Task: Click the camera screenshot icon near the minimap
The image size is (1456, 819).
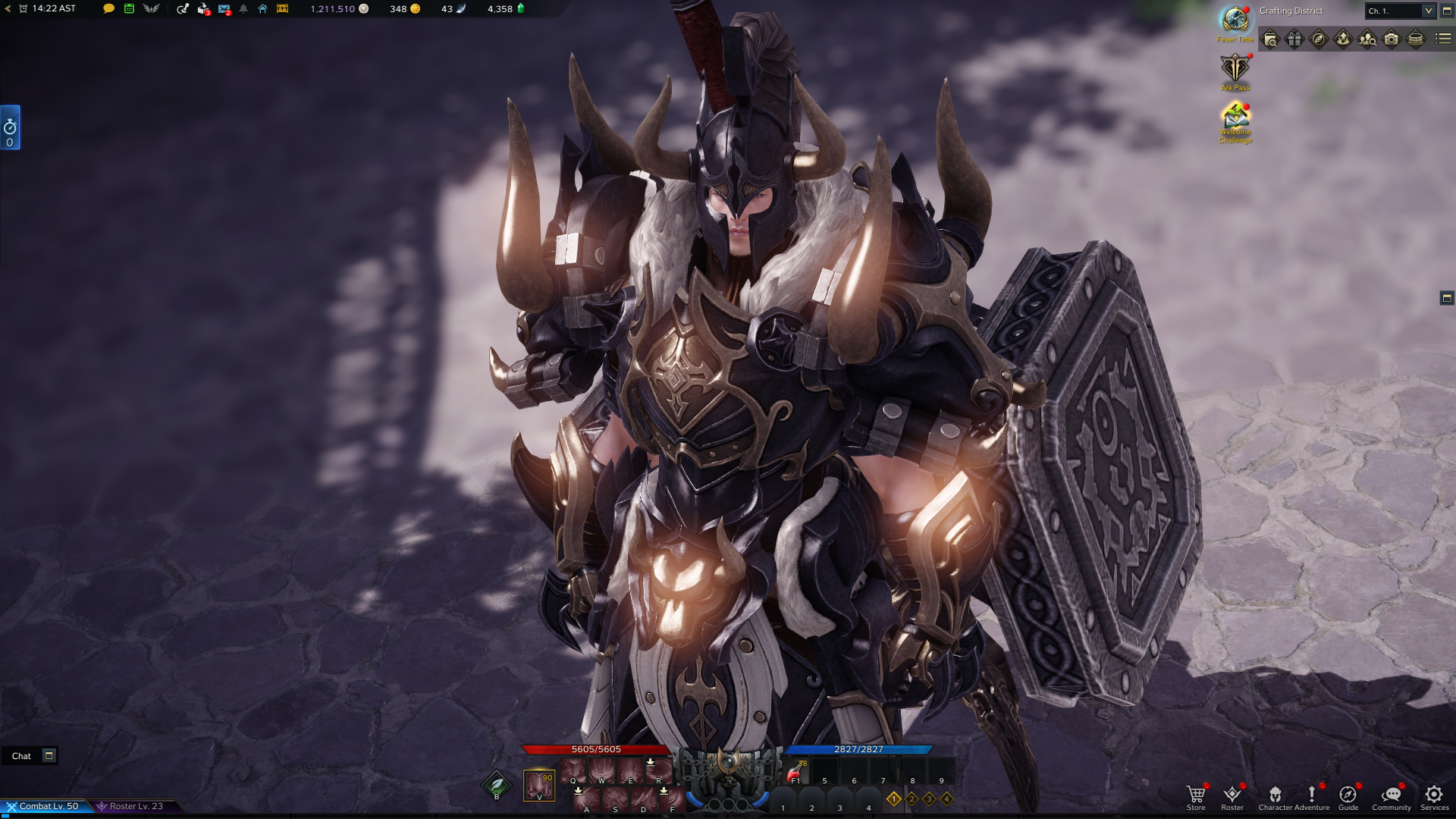Action: (x=1392, y=39)
